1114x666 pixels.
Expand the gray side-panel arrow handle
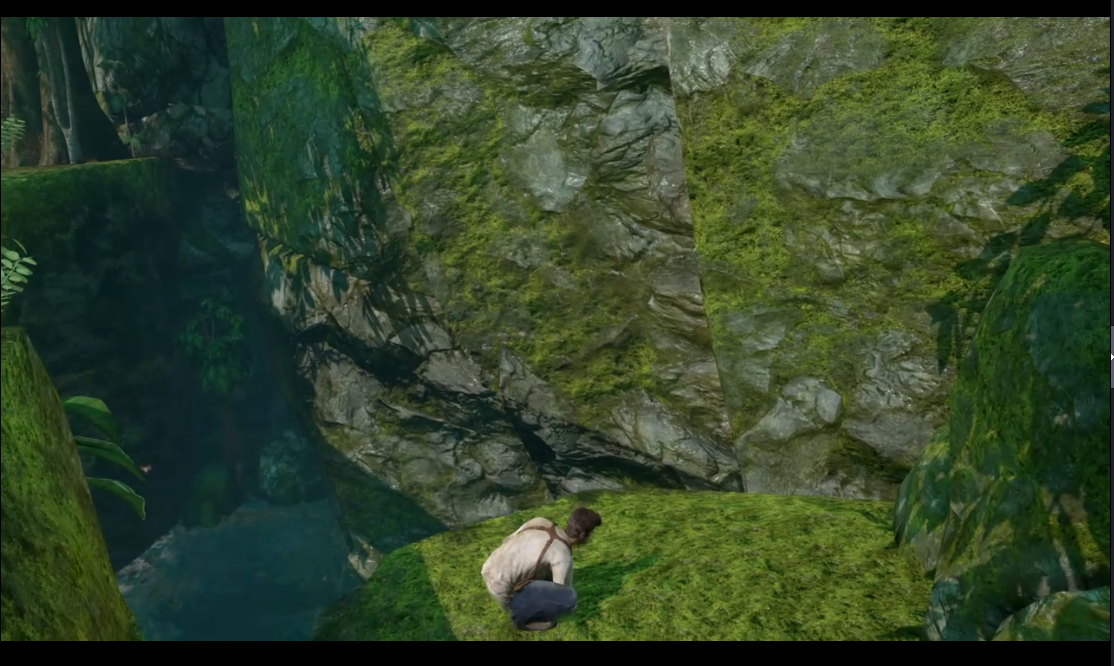[x=1111, y=354]
